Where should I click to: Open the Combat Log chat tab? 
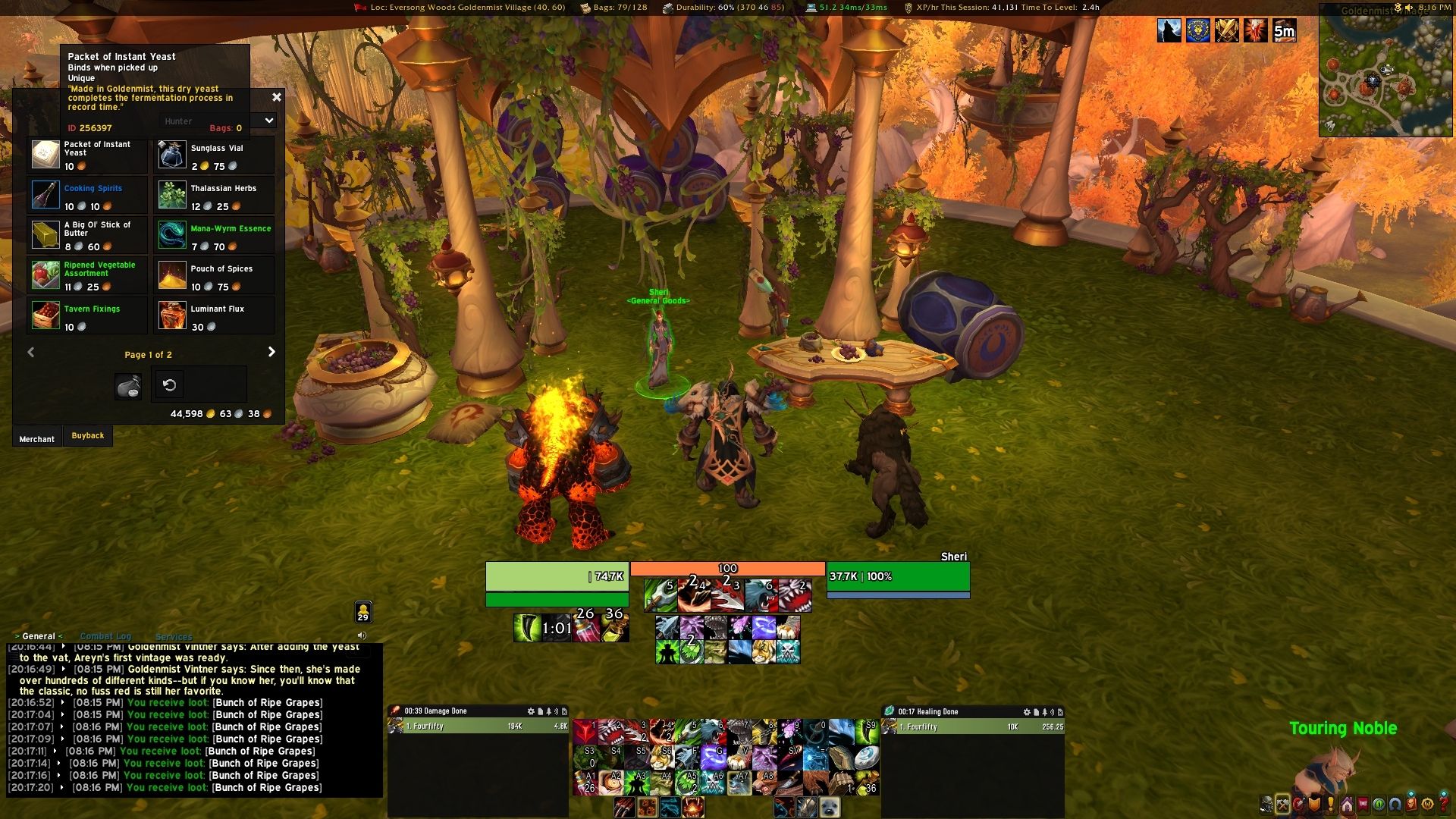pos(105,636)
